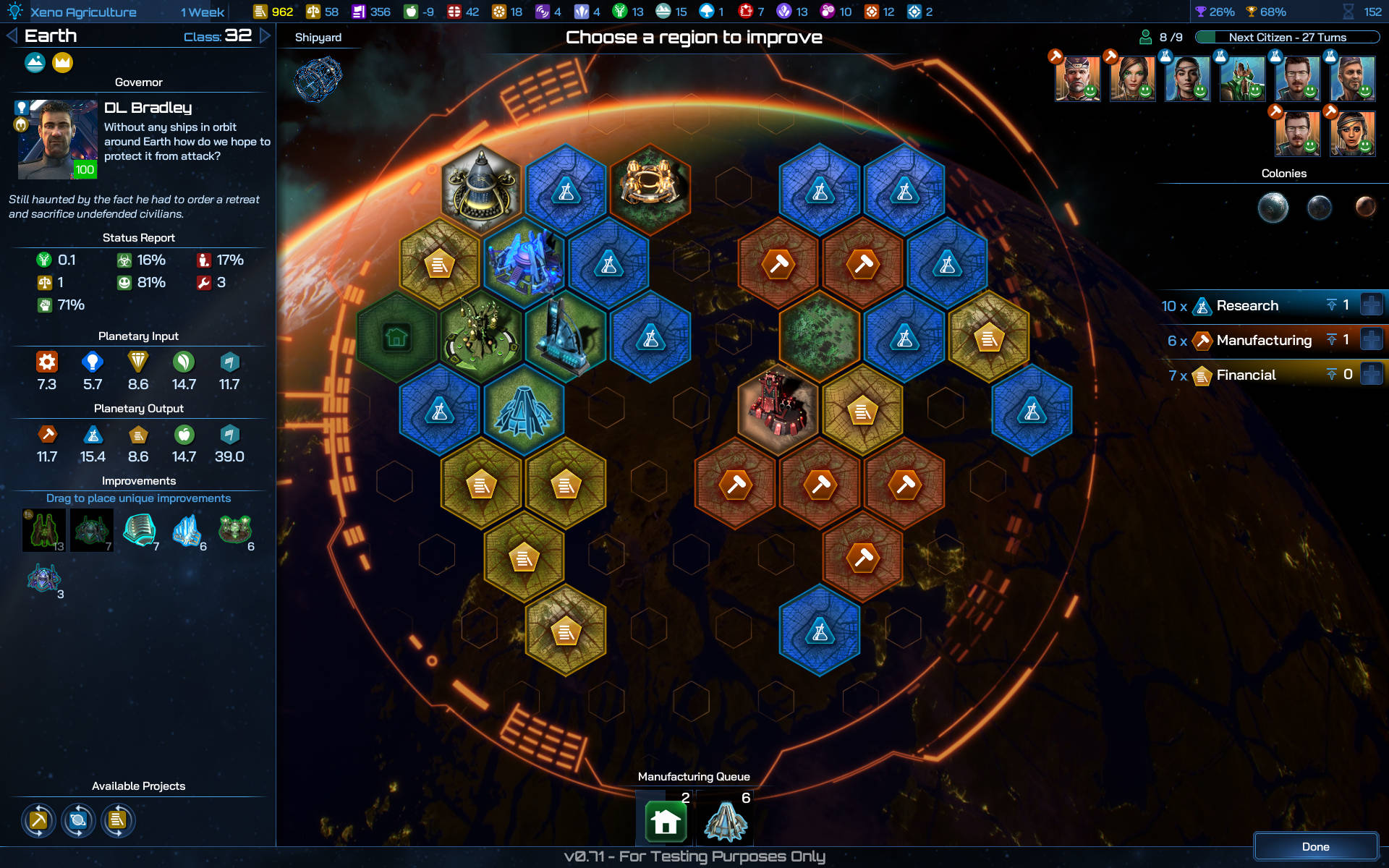Click the credits icon in the top resource bar
The image size is (1389, 868).
pos(260,12)
